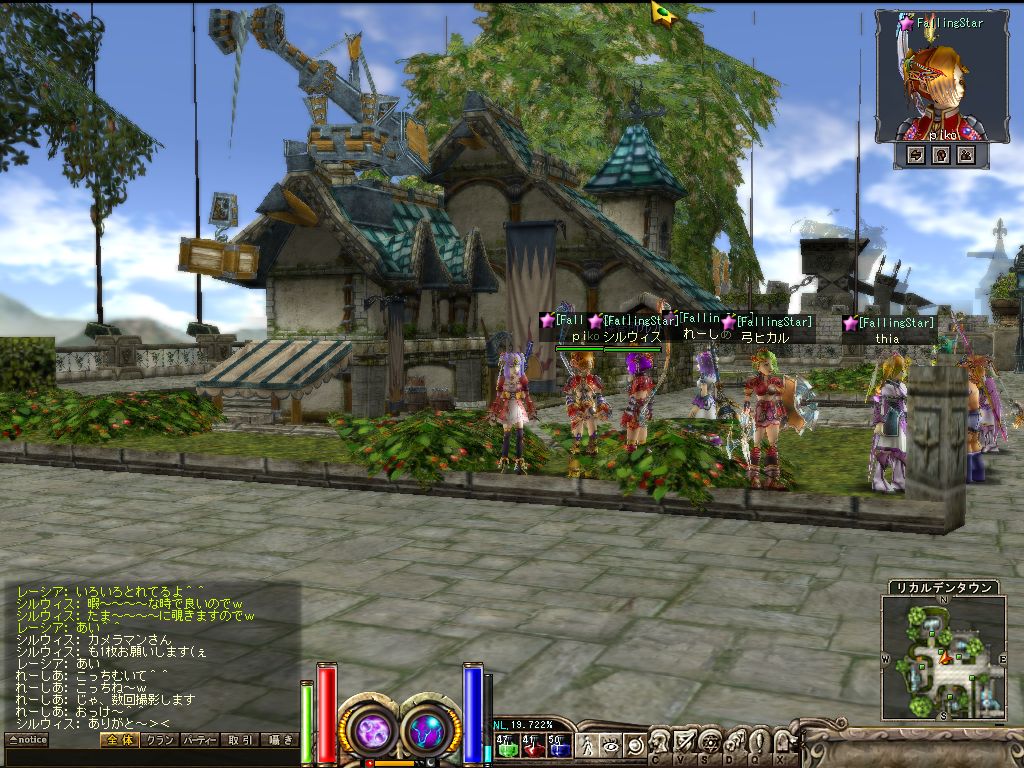1024x768 pixels.
Task: Open the 取引 chat tab
Action: pyautogui.click(x=240, y=740)
